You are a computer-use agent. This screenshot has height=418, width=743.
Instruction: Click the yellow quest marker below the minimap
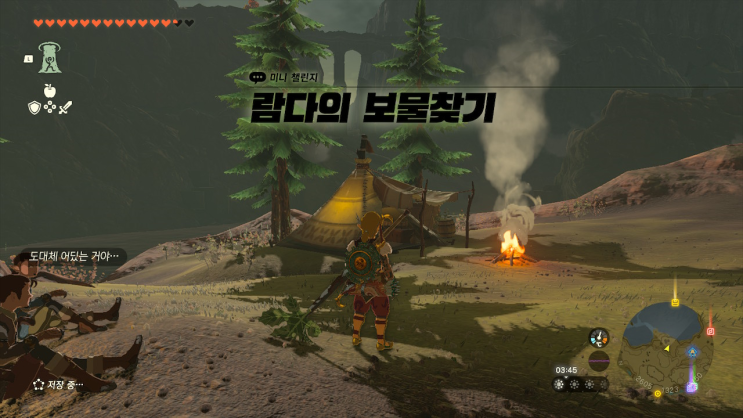click(x=658, y=393)
